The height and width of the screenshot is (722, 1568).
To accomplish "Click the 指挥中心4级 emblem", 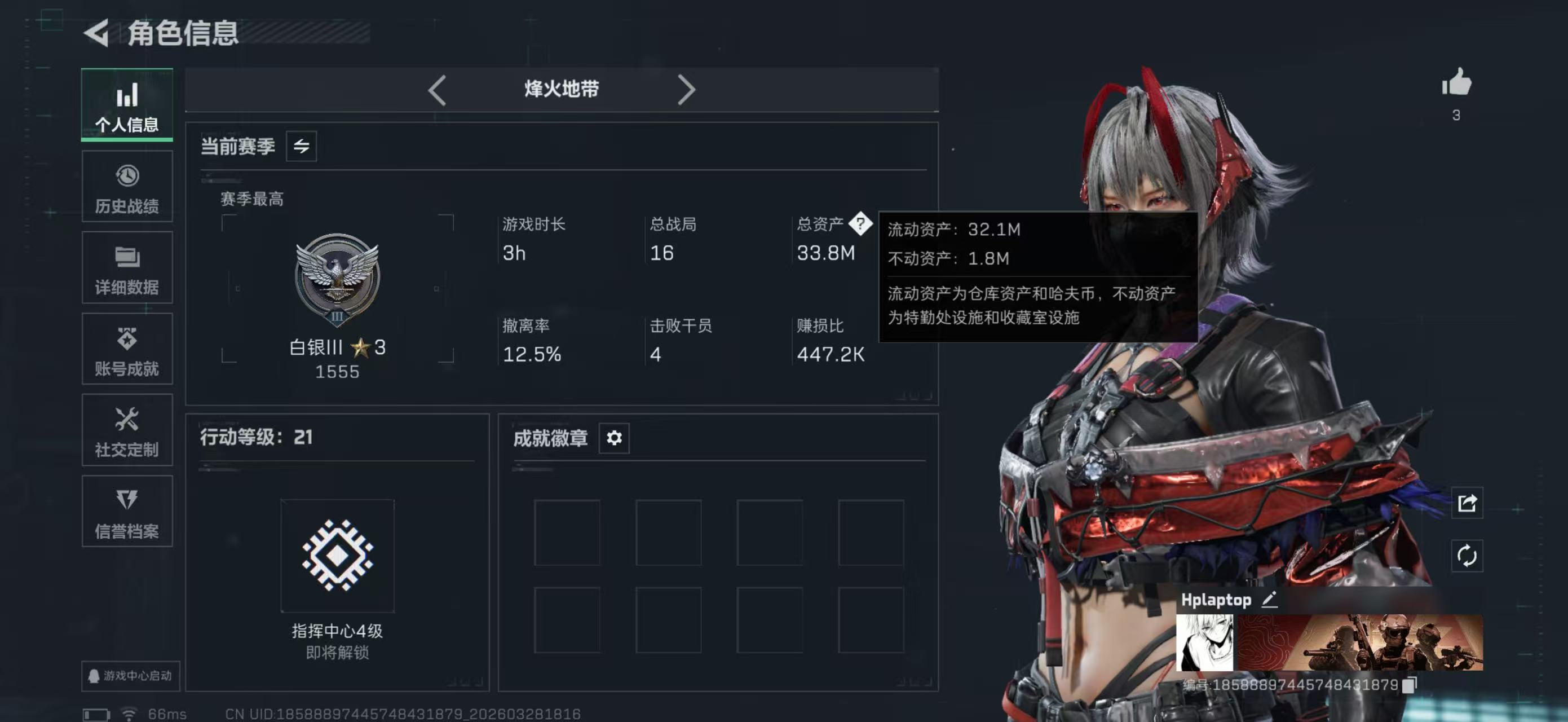I will 338,556.
